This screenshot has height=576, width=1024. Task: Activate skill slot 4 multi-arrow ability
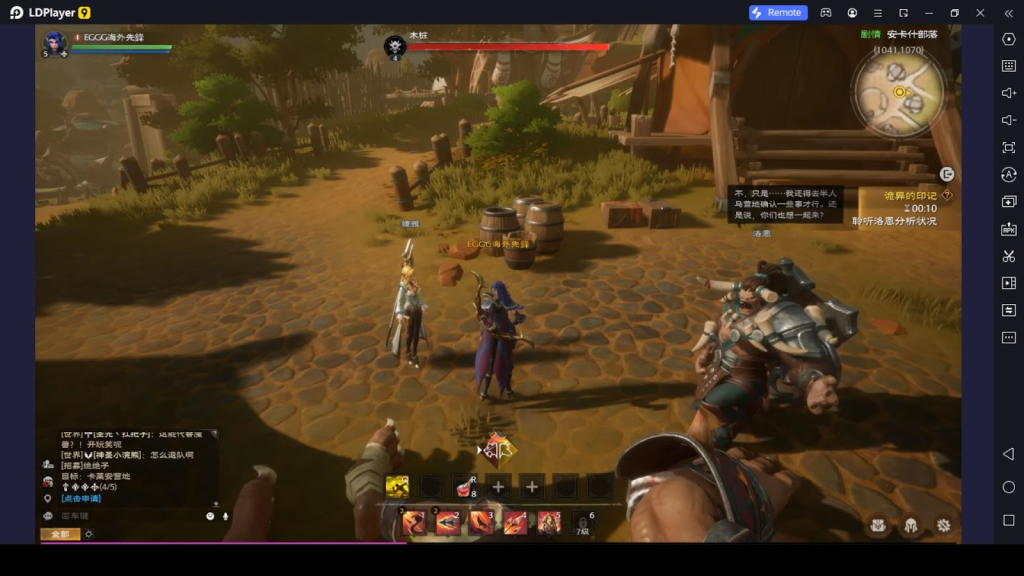[516, 522]
